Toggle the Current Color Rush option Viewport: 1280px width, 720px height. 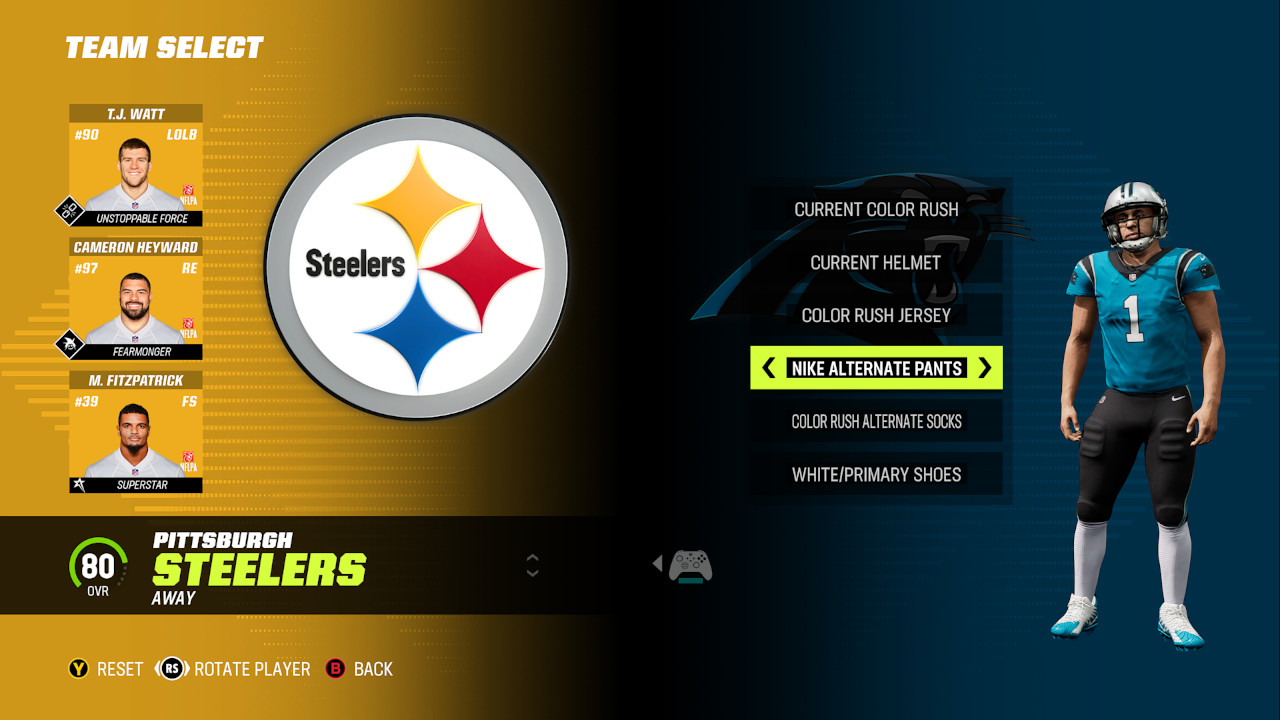[876, 210]
